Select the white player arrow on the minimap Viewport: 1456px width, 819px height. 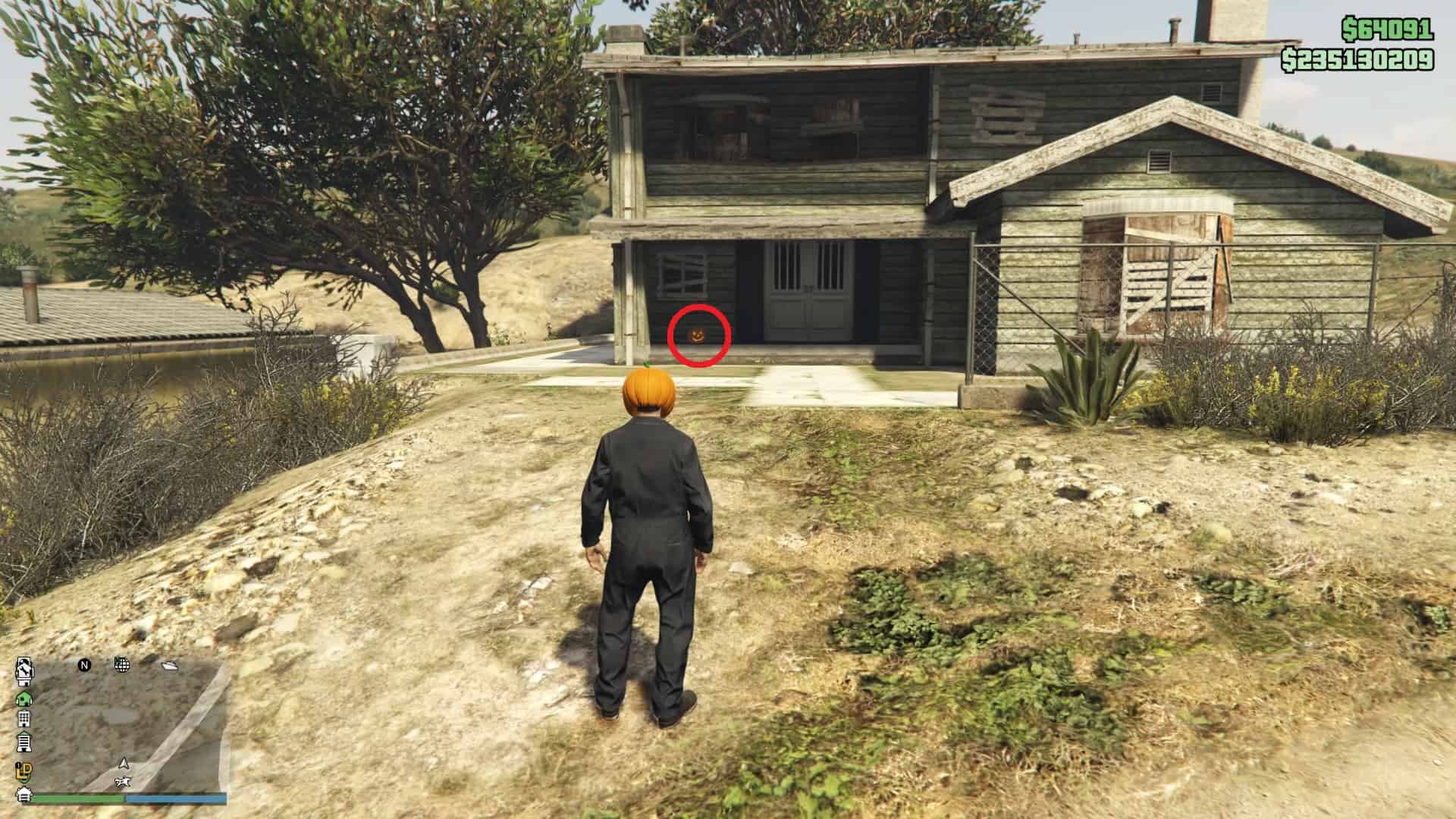tap(124, 764)
